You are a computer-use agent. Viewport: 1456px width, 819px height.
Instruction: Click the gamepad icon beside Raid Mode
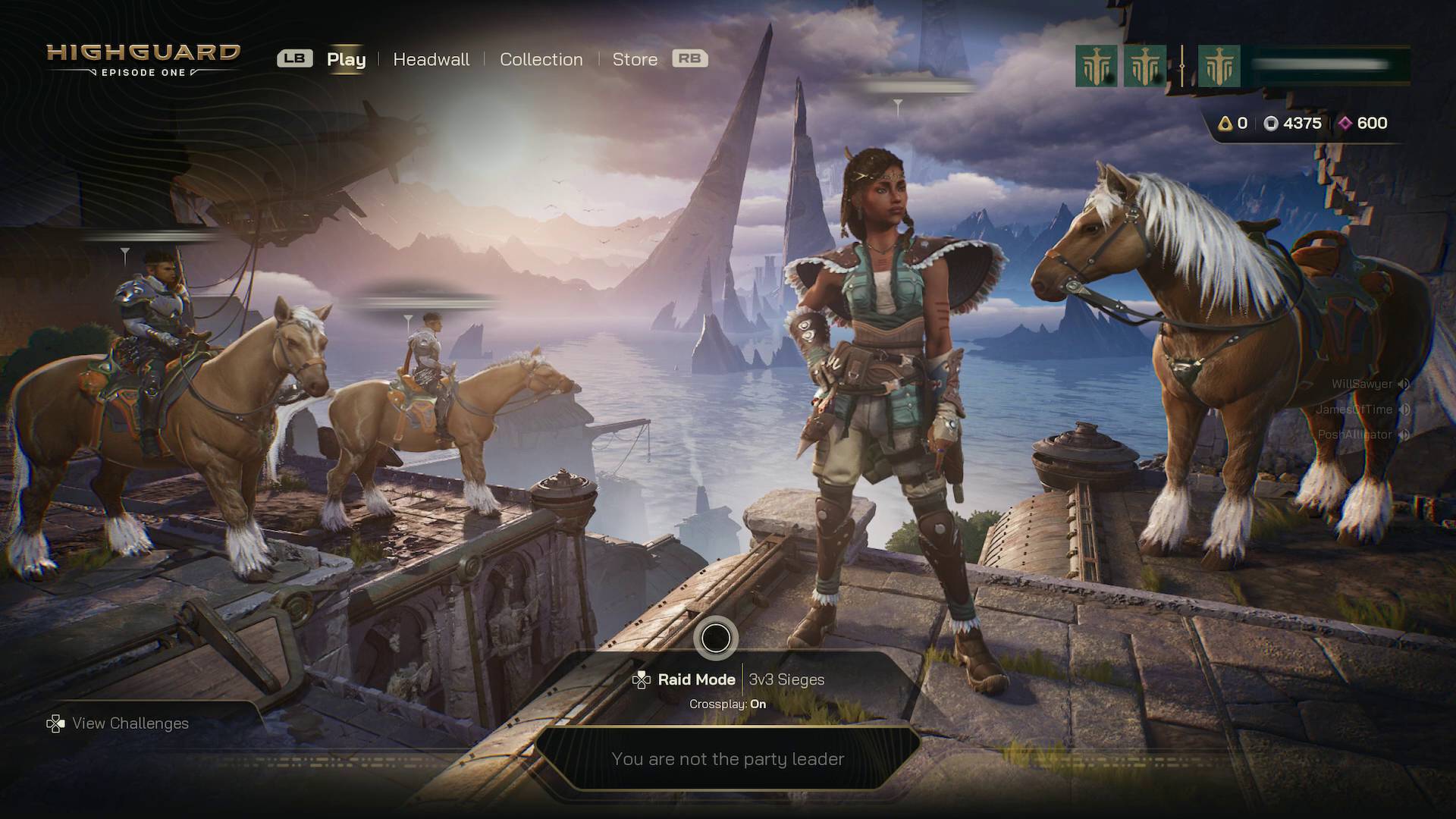pyautogui.click(x=641, y=679)
